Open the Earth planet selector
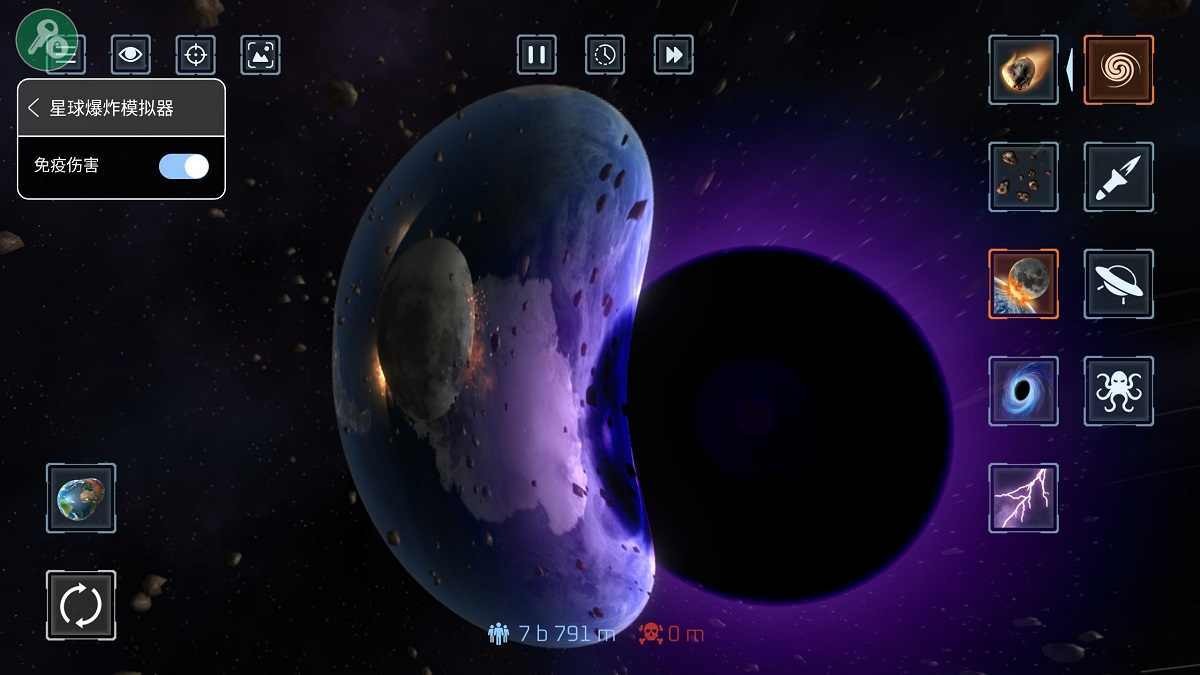Viewport: 1200px width, 675px height. [81, 498]
